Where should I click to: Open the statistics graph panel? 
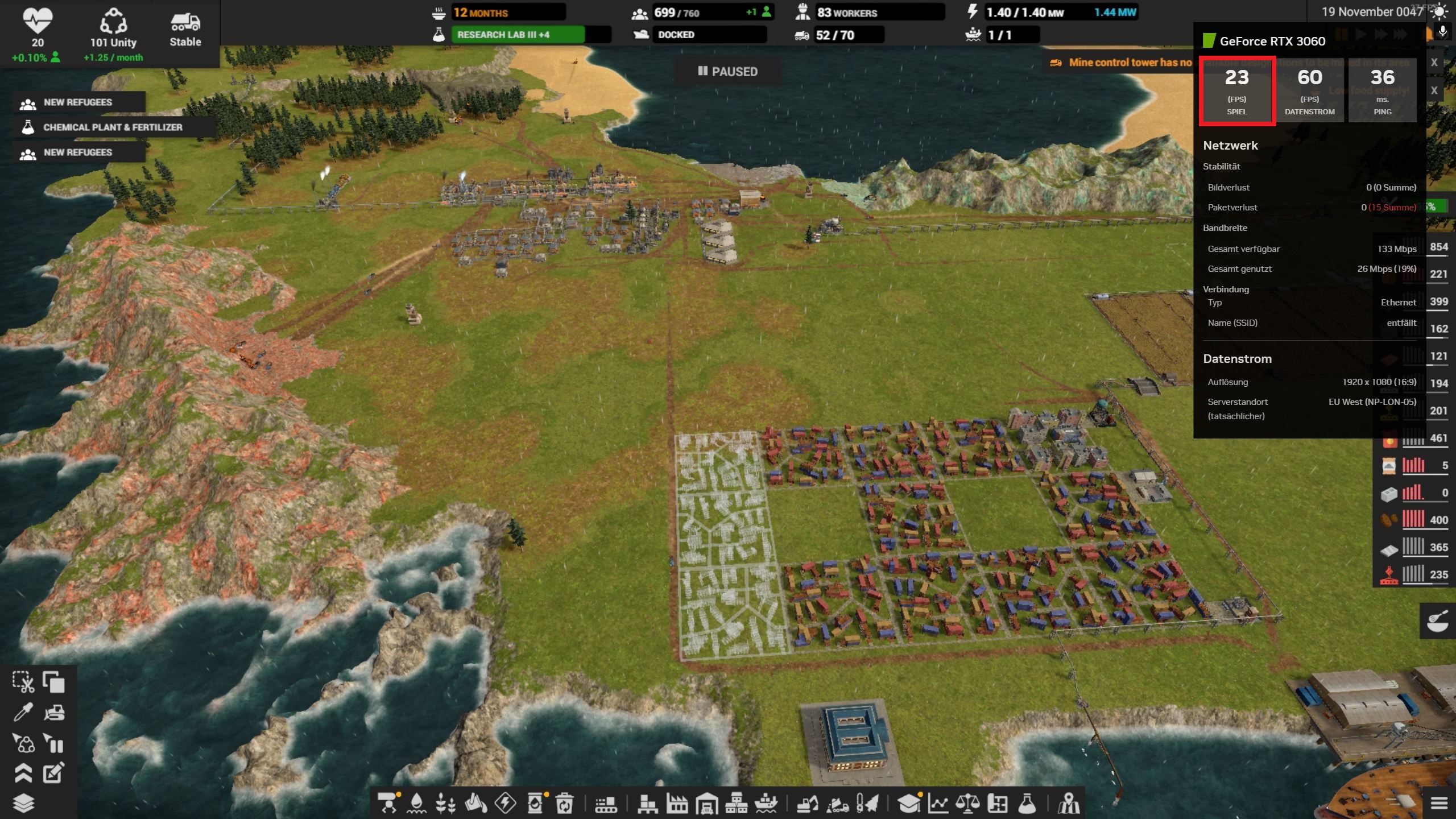(x=940, y=803)
